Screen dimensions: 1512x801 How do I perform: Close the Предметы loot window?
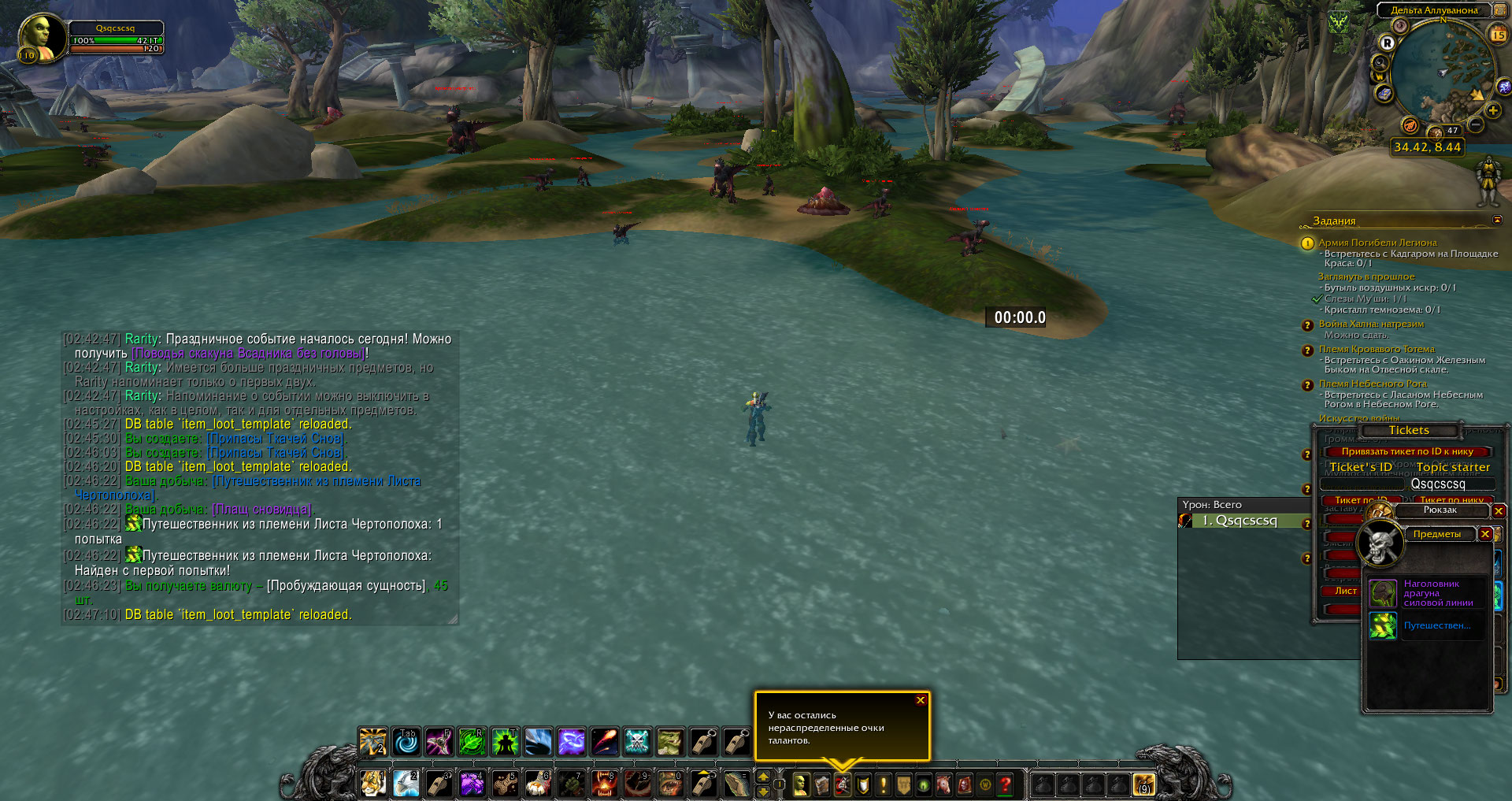pyautogui.click(x=1485, y=534)
